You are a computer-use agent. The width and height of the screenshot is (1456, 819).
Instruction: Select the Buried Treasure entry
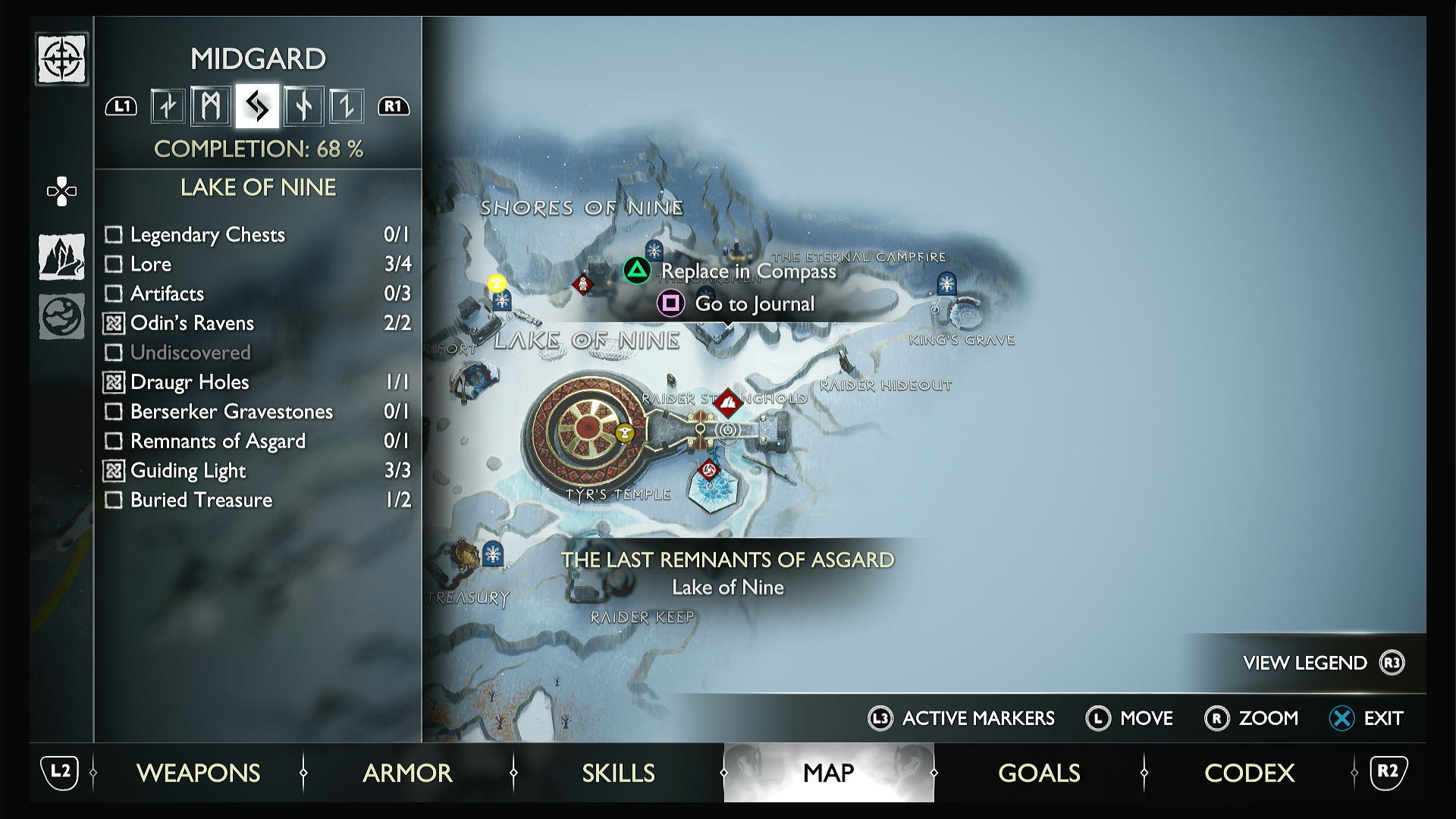(x=201, y=500)
